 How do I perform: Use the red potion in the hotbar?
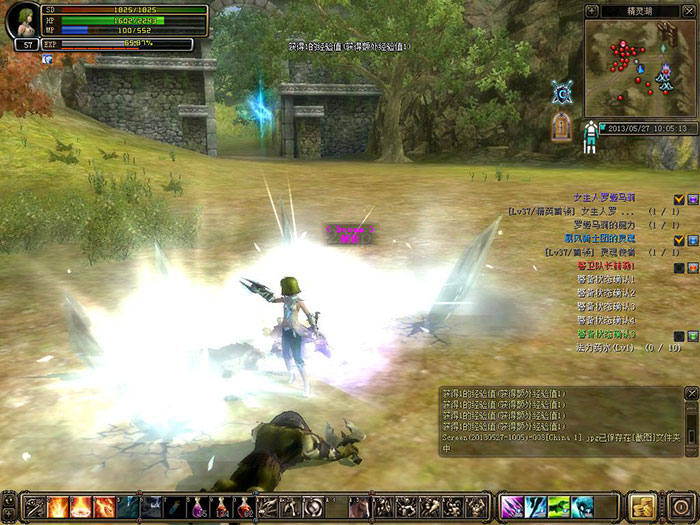point(245,506)
